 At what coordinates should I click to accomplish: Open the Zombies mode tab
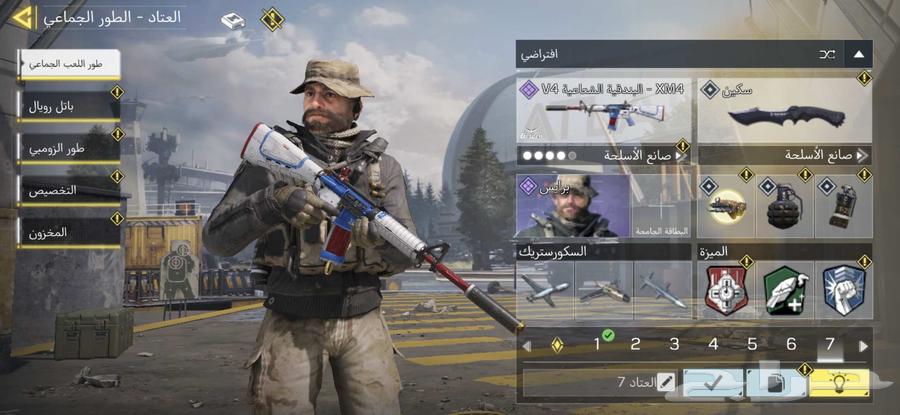pos(68,148)
